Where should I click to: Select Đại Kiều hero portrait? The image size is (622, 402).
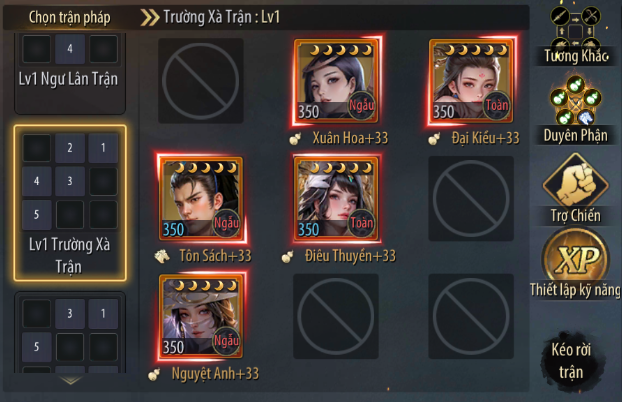(x=471, y=82)
